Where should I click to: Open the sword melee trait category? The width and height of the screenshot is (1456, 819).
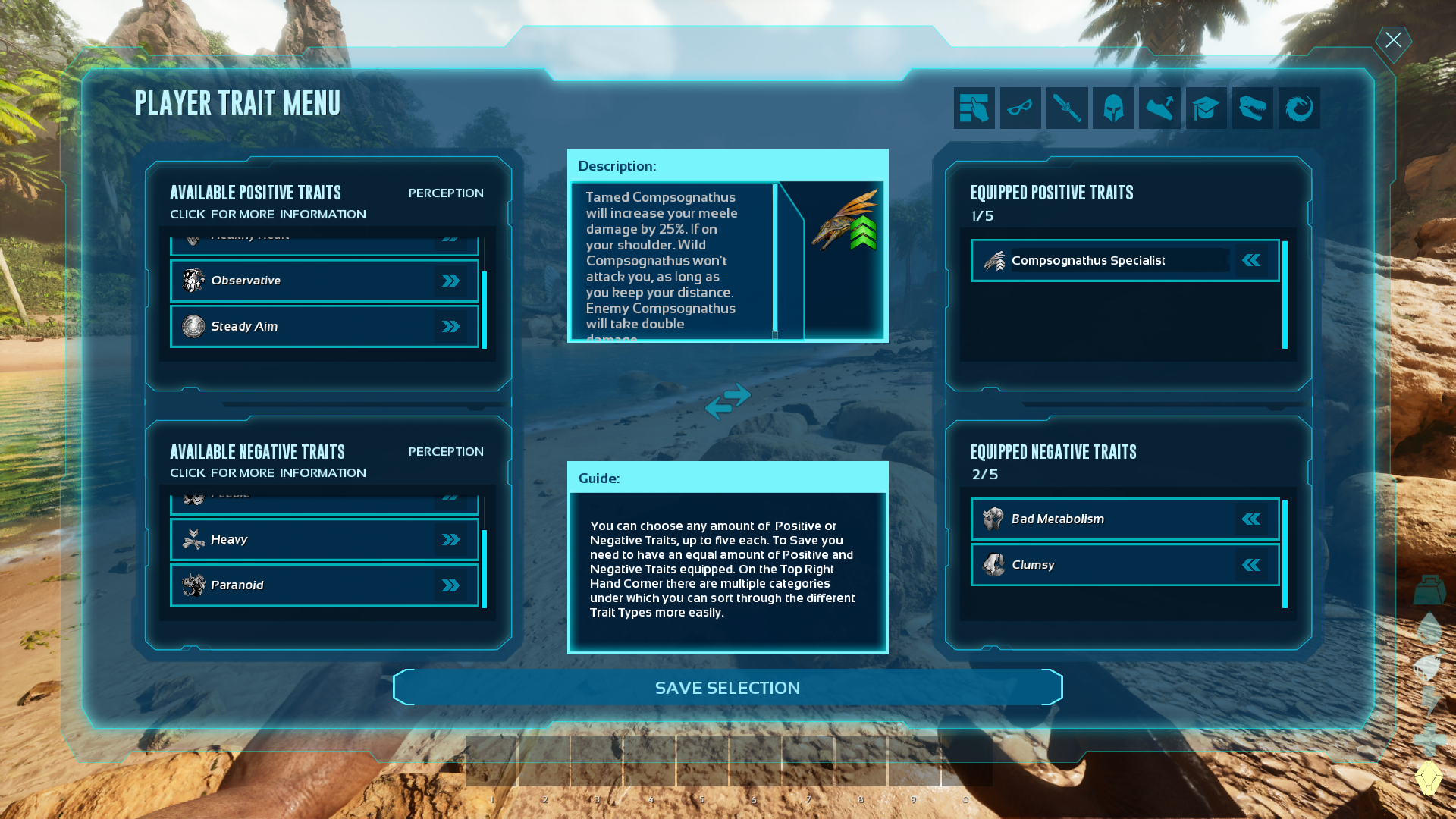1067,108
